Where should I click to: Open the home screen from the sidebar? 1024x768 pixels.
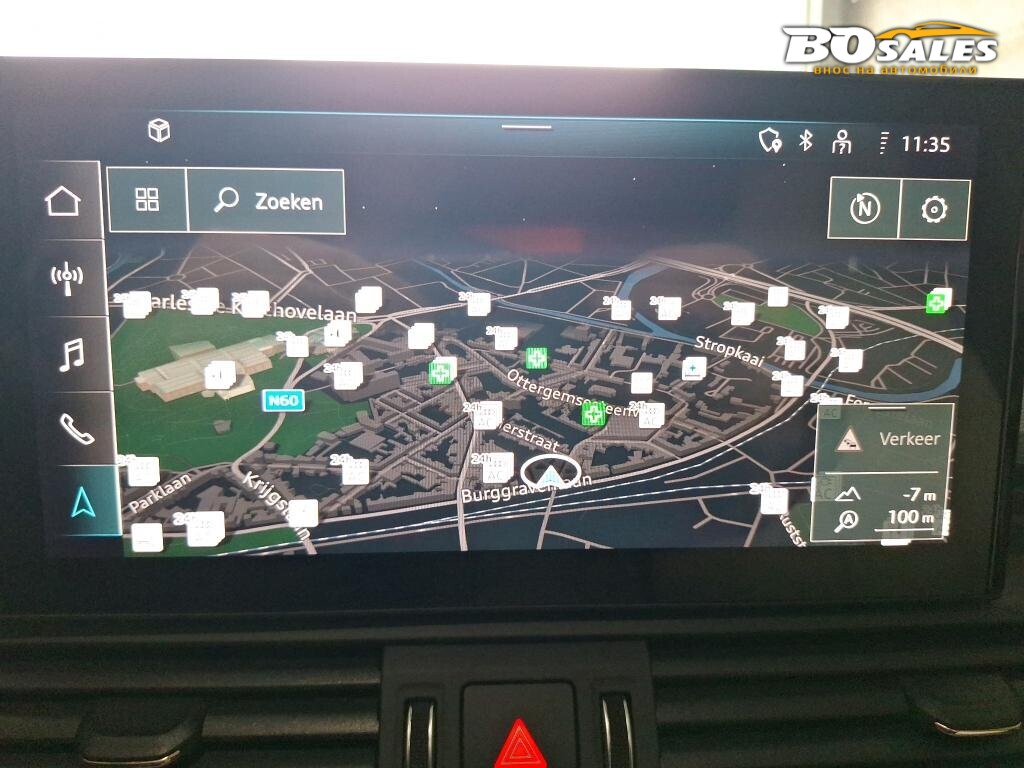[x=63, y=201]
